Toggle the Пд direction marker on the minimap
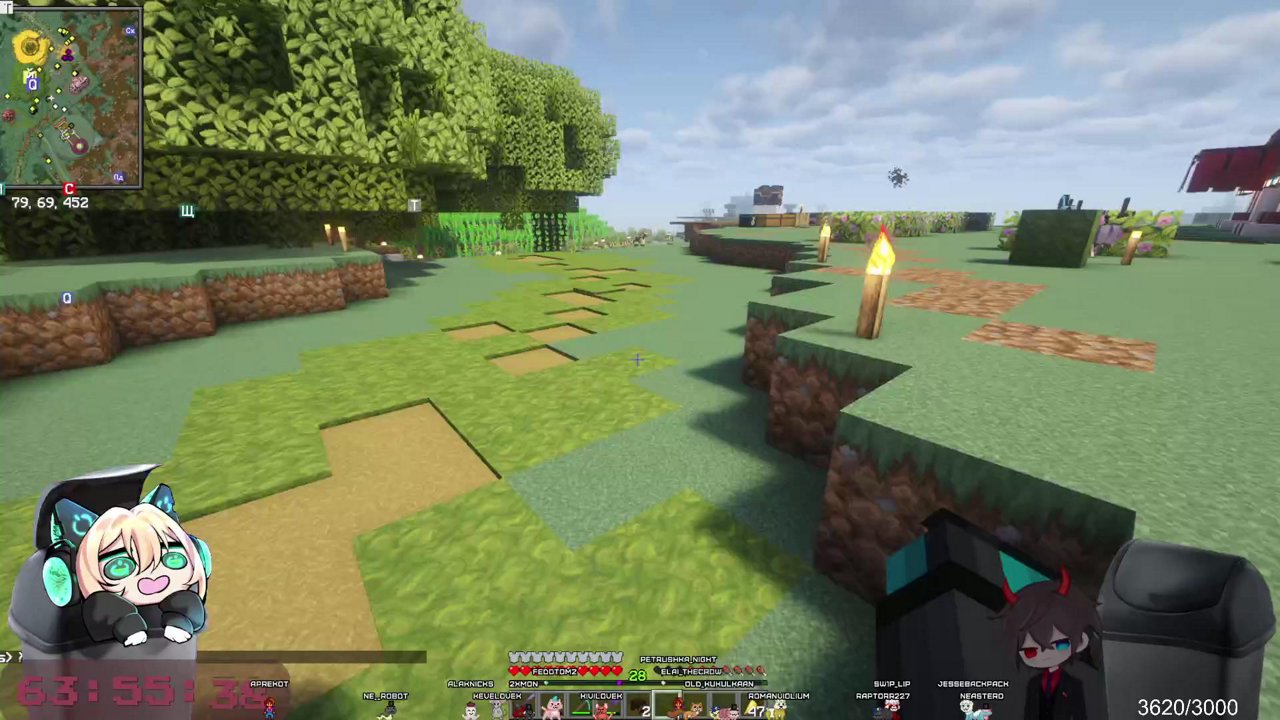This screenshot has width=1280, height=720. tap(119, 177)
